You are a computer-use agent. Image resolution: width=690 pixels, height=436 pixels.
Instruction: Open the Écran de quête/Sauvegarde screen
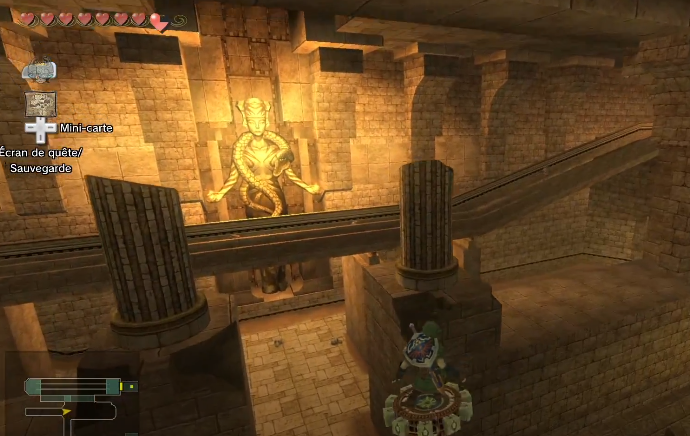coord(42,159)
